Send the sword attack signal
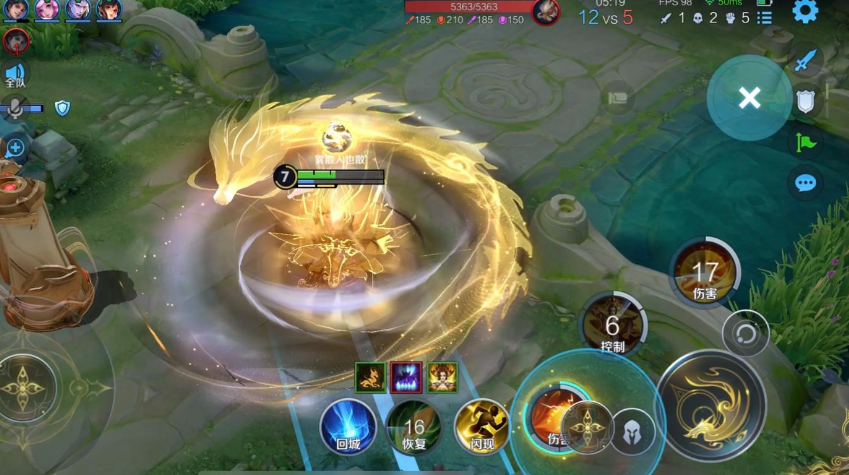Image resolution: width=849 pixels, height=475 pixels. click(x=805, y=60)
